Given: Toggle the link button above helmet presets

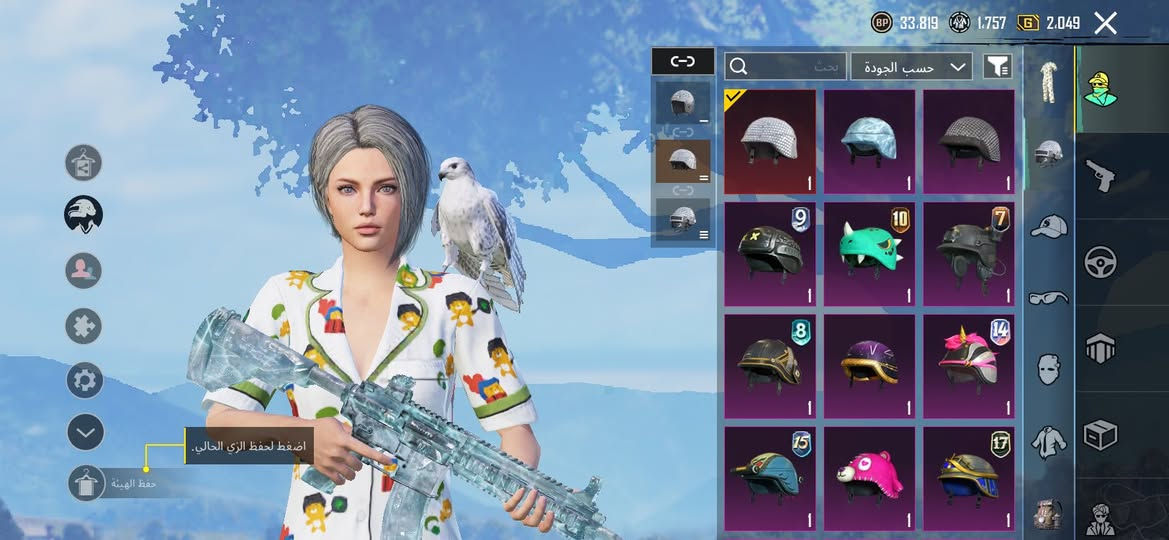Looking at the screenshot, I should click(683, 61).
